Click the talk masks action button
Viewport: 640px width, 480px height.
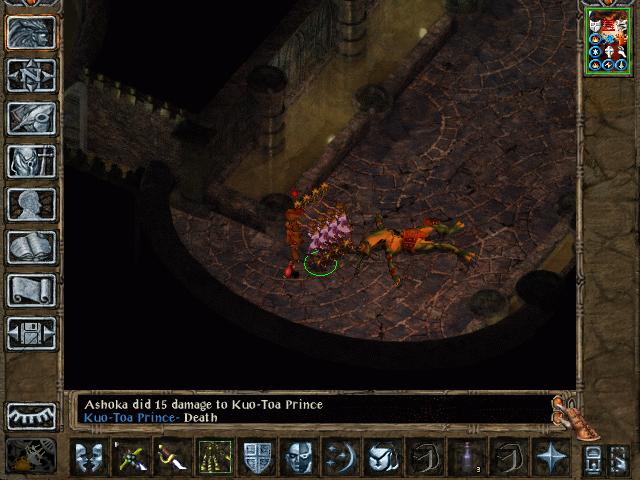click(x=89, y=458)
